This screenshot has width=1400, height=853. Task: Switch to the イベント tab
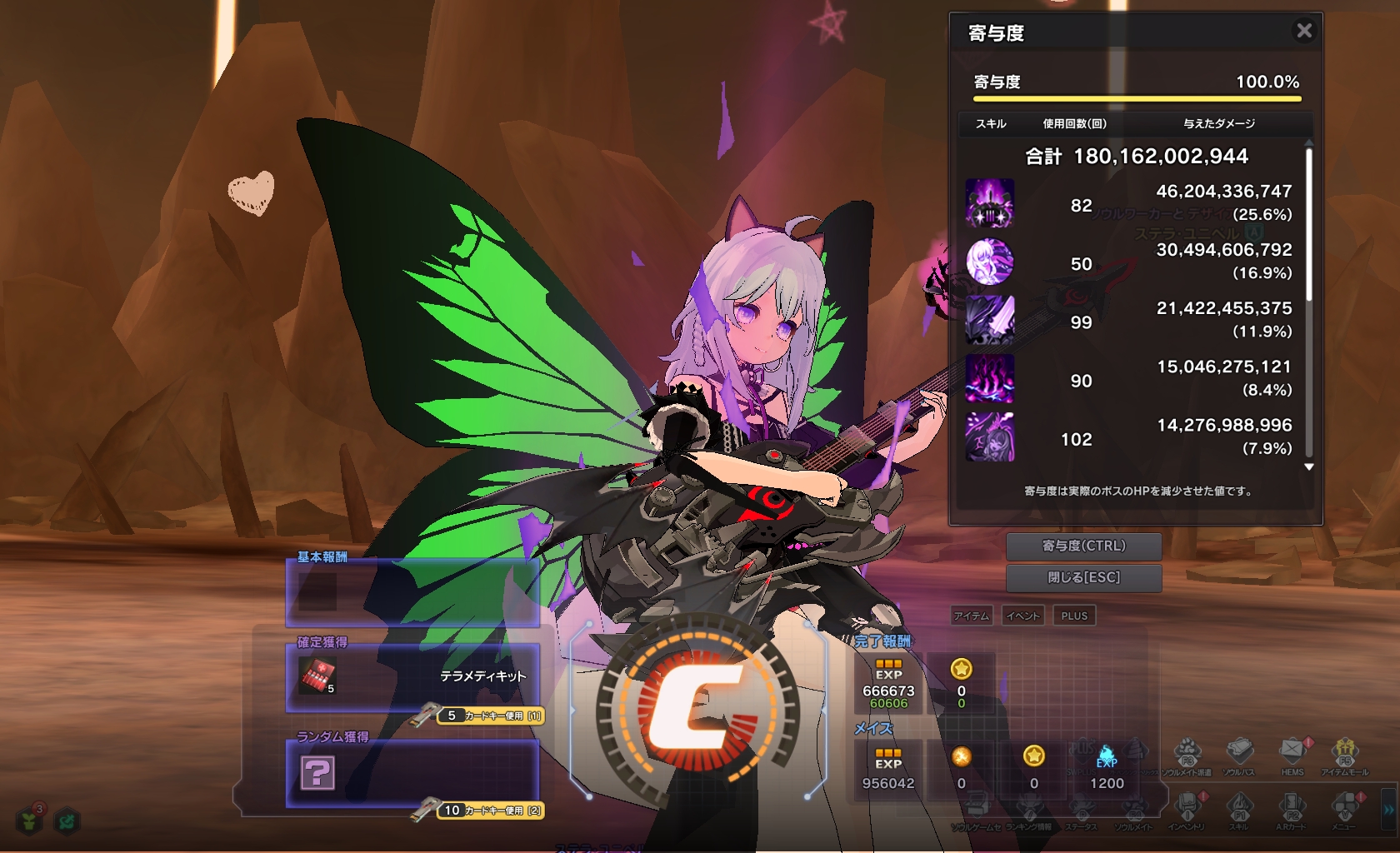coord(1022,616)
